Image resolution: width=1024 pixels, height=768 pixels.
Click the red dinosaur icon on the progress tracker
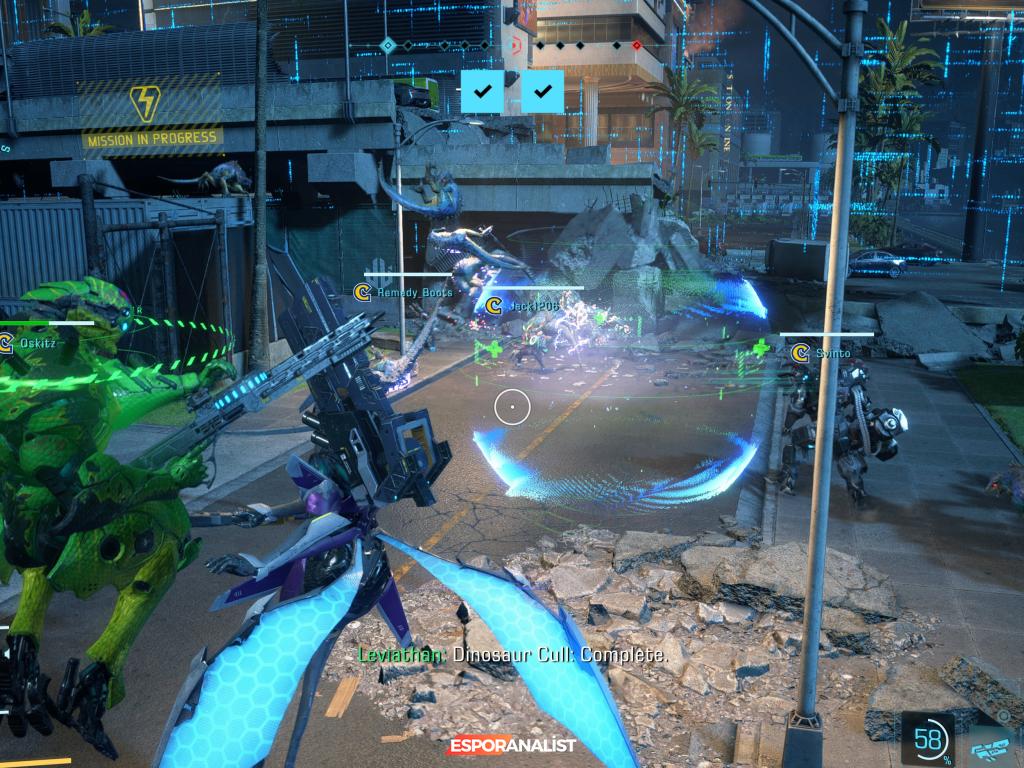coord(516,45)
